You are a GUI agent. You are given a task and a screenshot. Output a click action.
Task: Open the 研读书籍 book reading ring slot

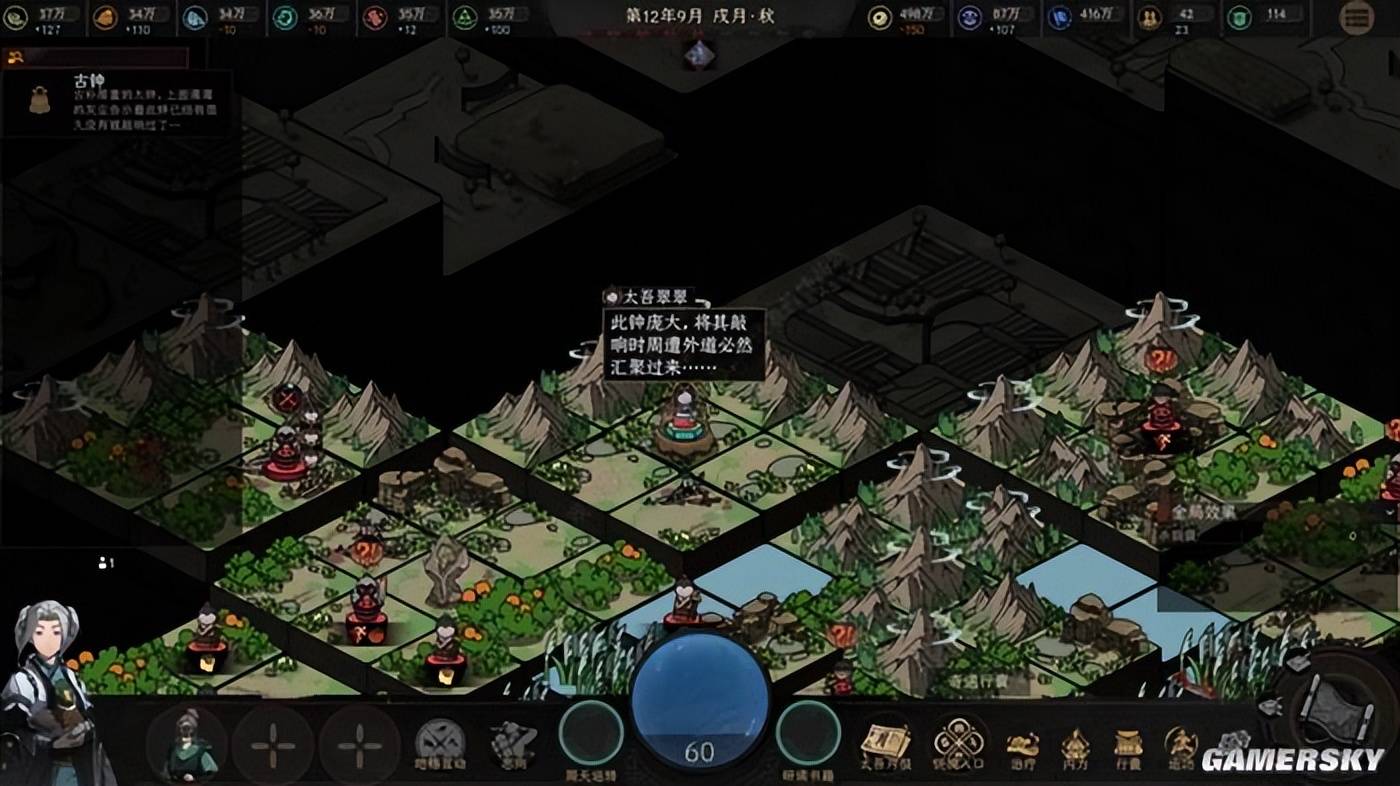(807, 735)
